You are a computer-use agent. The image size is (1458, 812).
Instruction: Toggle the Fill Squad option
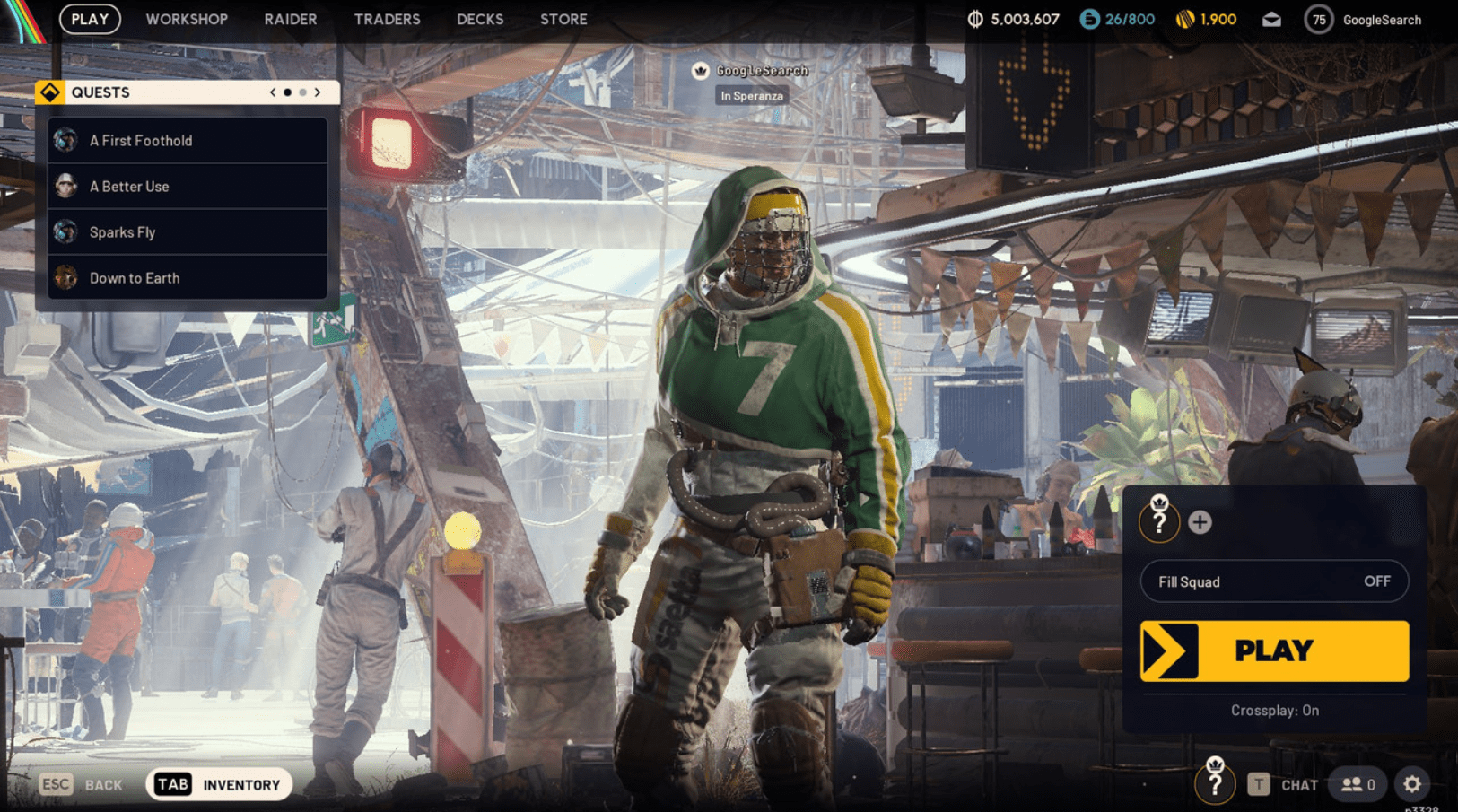pyautogui.click(x=1274, y=581)
